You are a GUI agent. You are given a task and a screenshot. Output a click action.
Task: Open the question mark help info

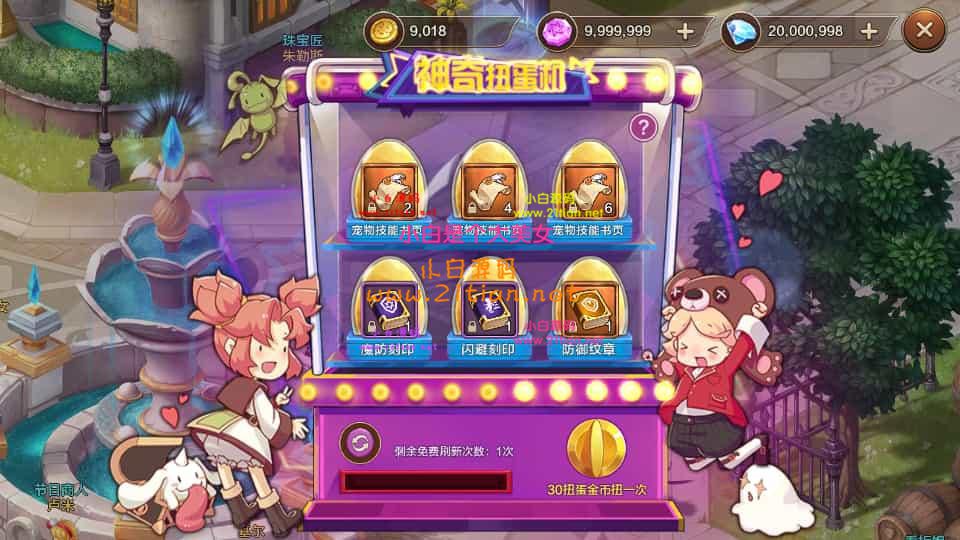pos(644,127)
